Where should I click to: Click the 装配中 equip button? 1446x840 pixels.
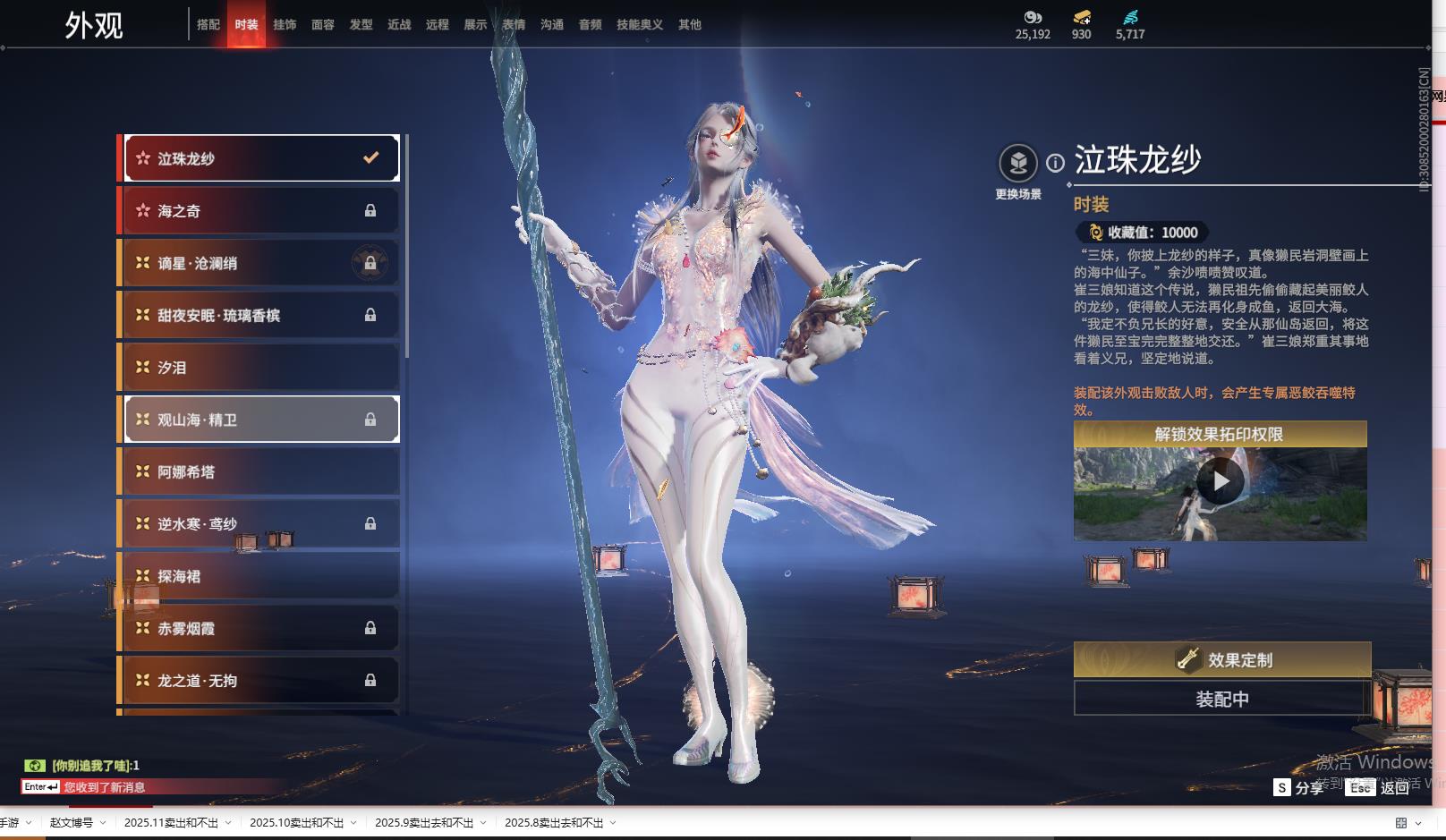[x=1221, y=699]
